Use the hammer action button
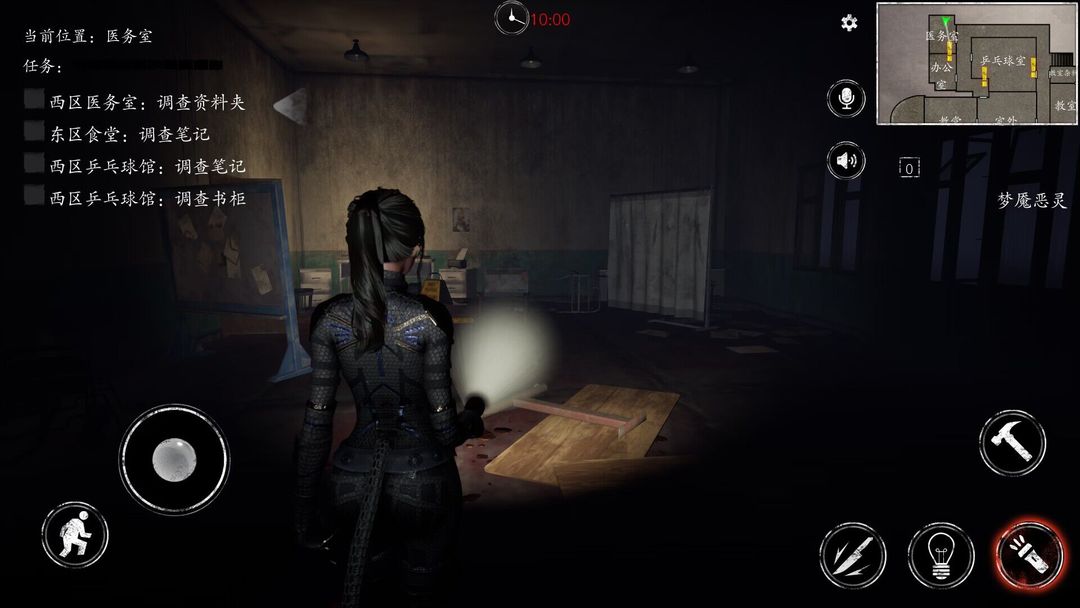The height and width of the screenshot is (608, 1080). point(1012,442)
